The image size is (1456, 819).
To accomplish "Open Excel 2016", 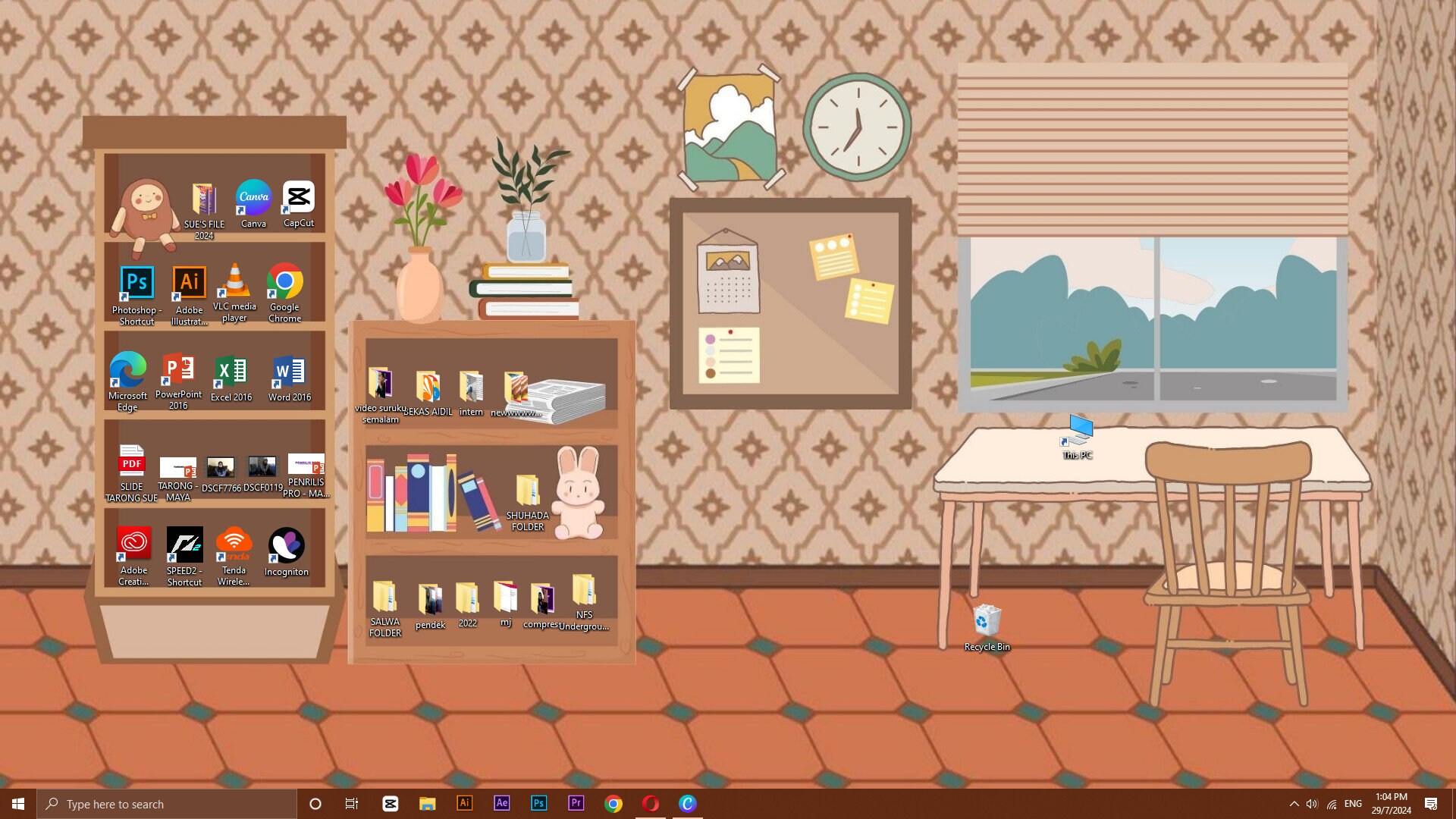I will tap(231, 371).
